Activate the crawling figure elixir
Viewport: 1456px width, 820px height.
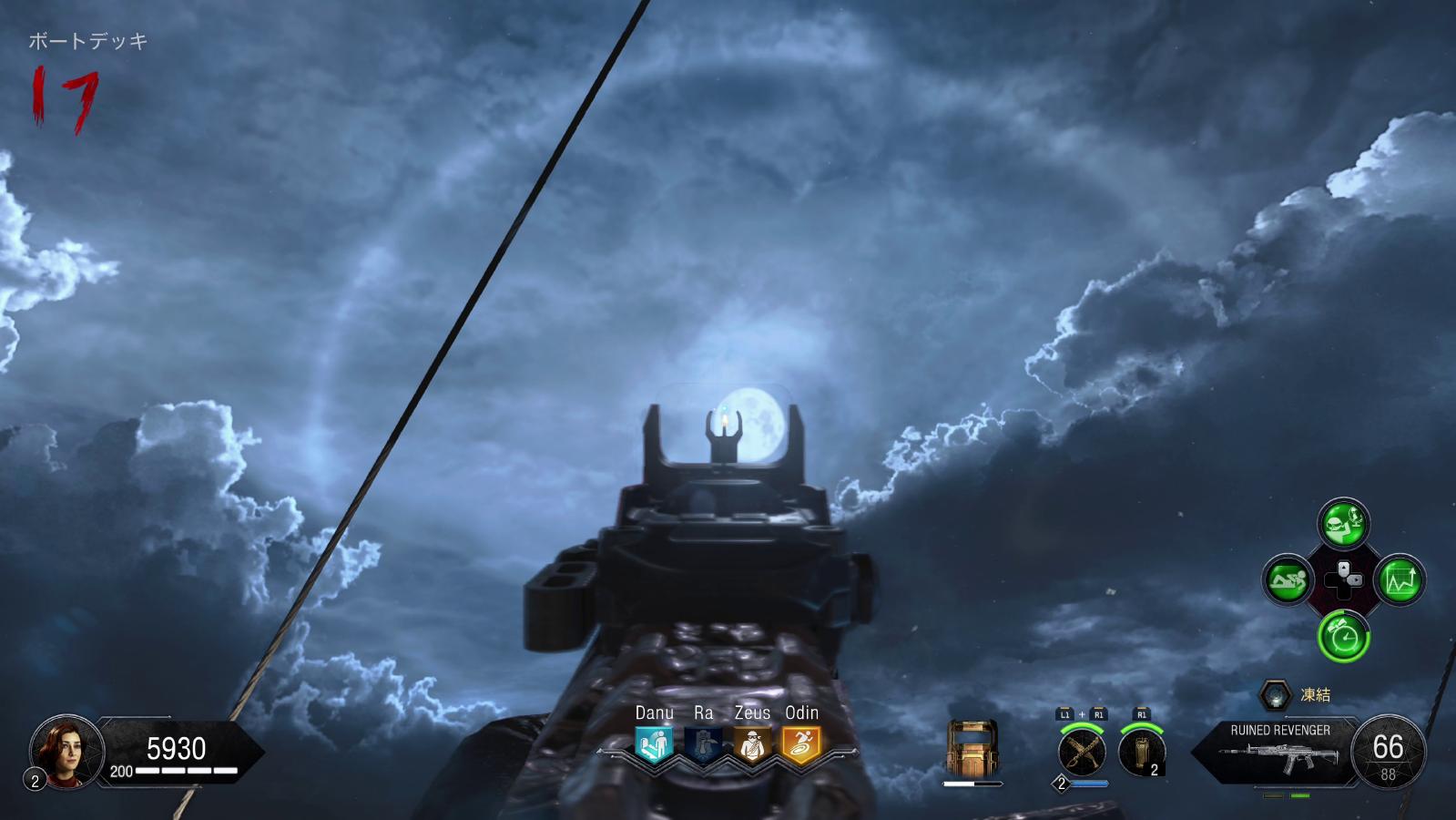1288,580
